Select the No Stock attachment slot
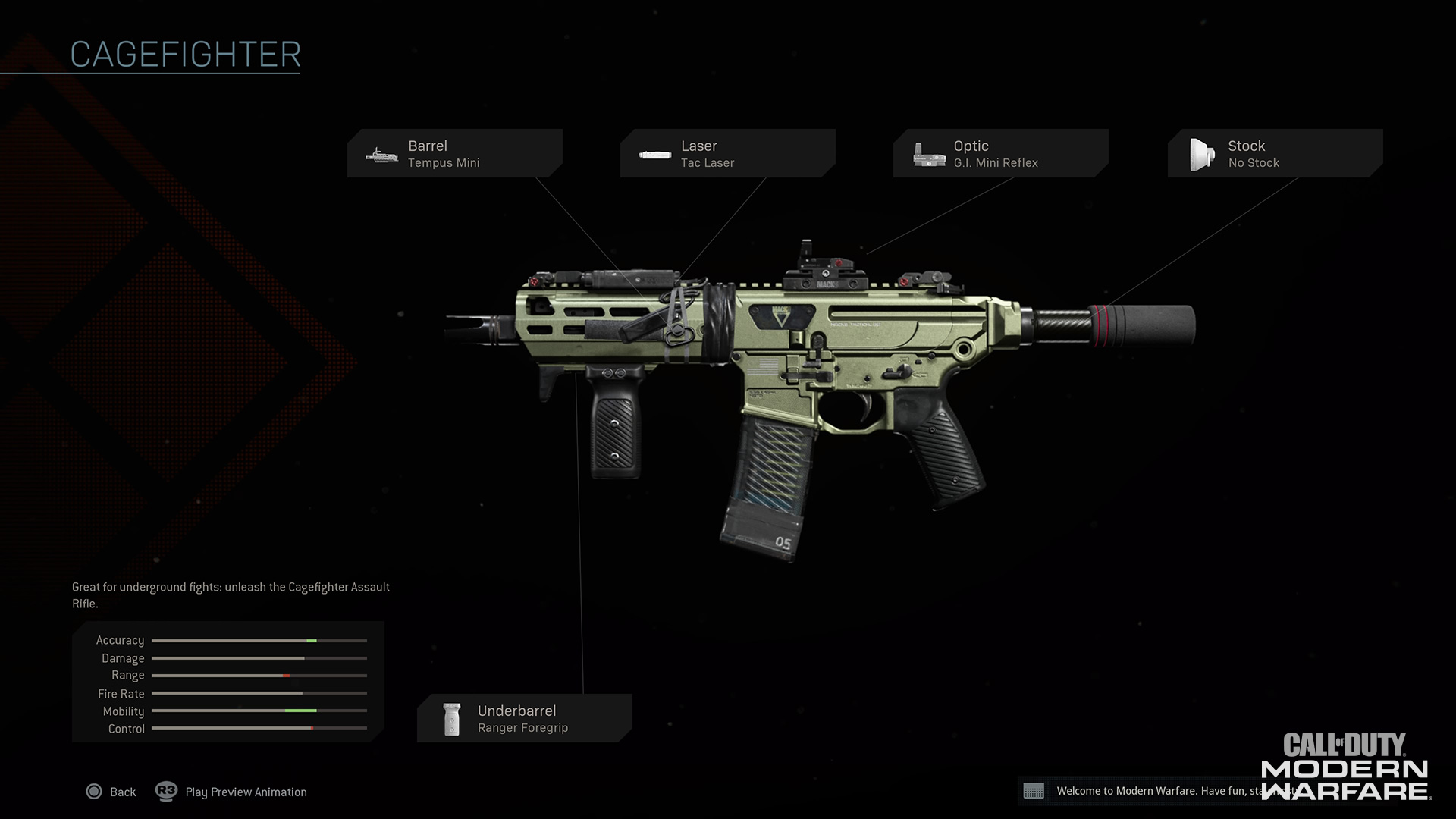1456x819 pixels. click(1275, 153)
